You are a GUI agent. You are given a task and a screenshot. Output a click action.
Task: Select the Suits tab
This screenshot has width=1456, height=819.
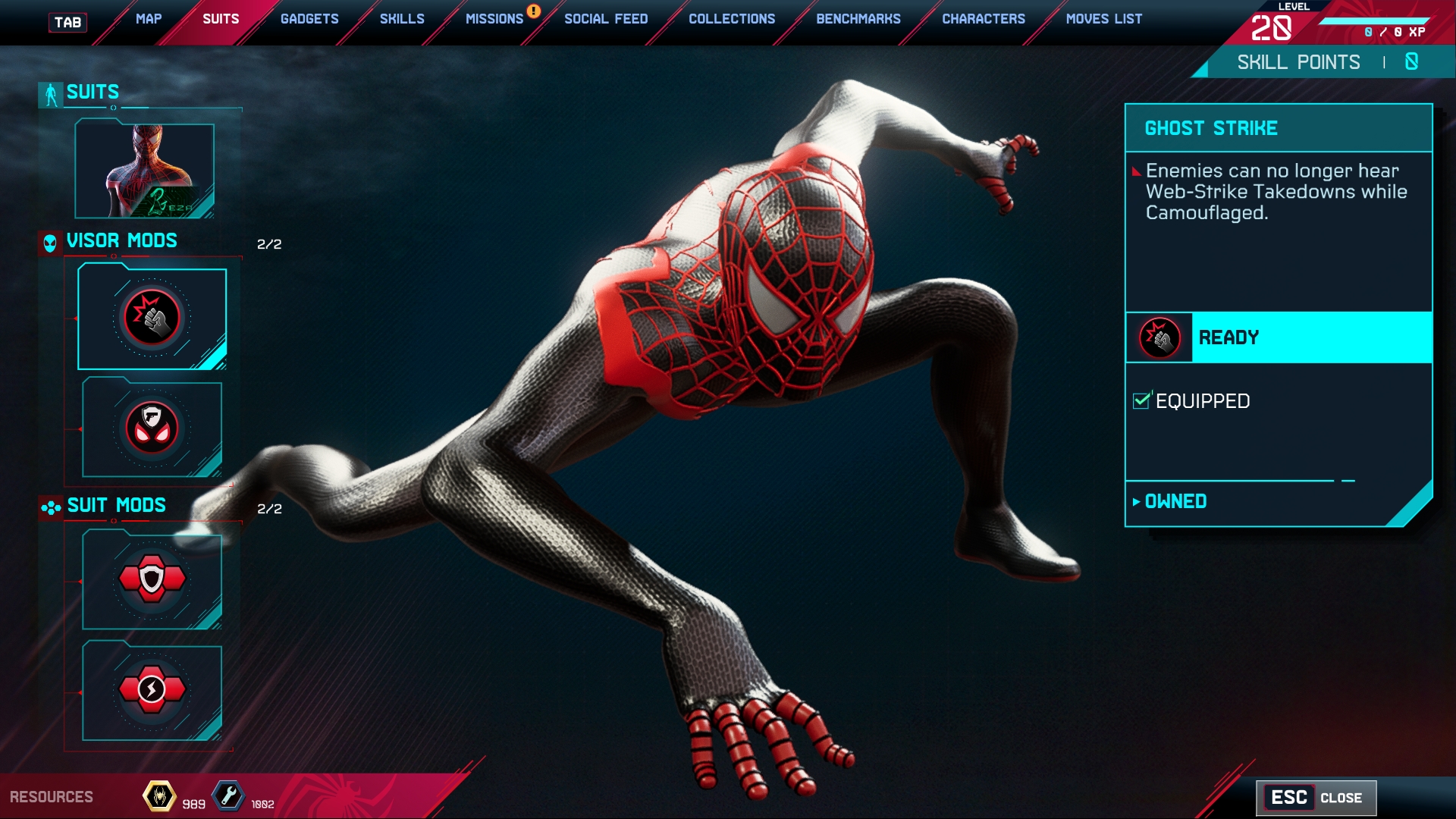221,19
